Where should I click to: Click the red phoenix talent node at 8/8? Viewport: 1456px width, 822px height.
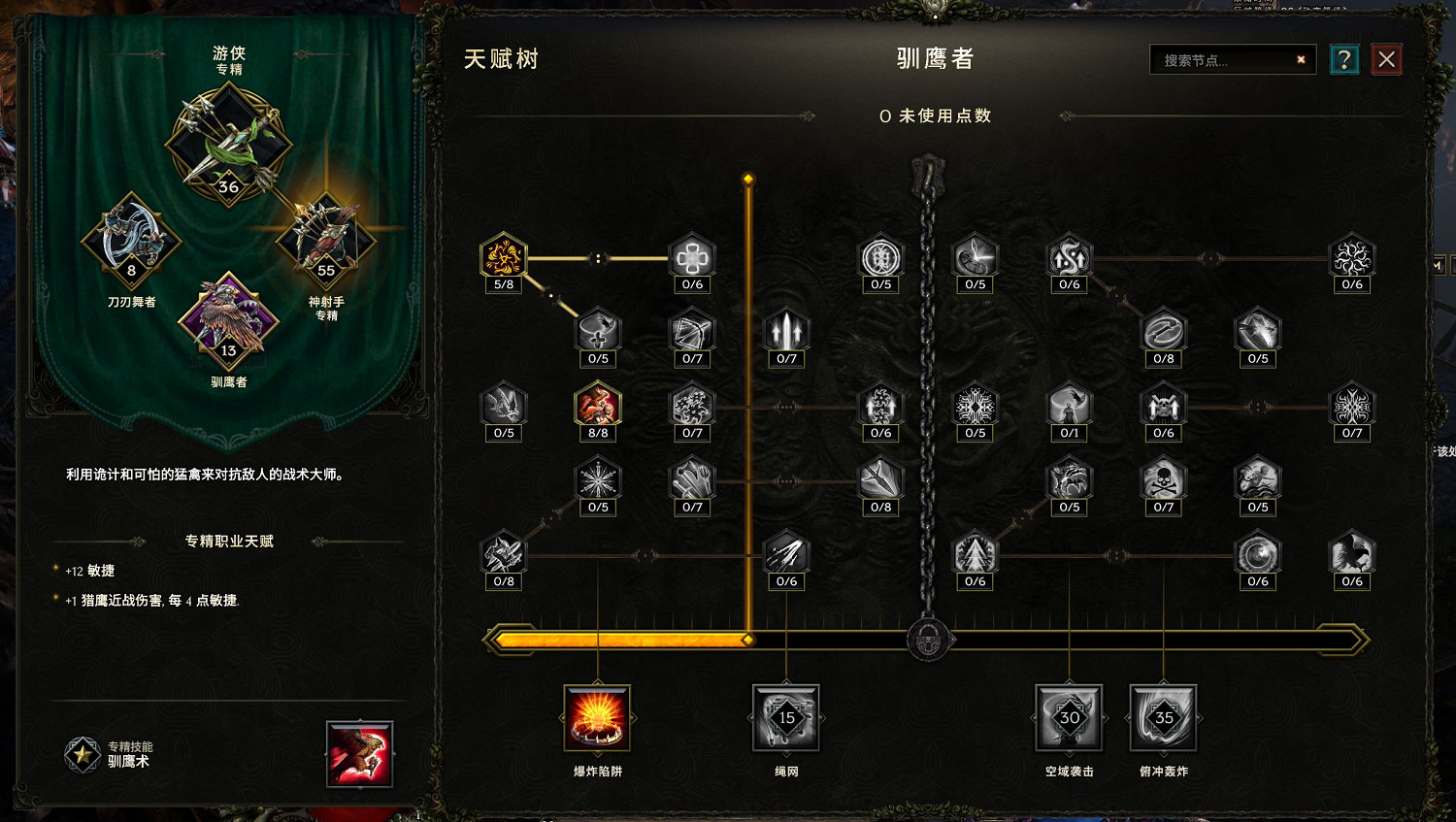click(598, 406)
